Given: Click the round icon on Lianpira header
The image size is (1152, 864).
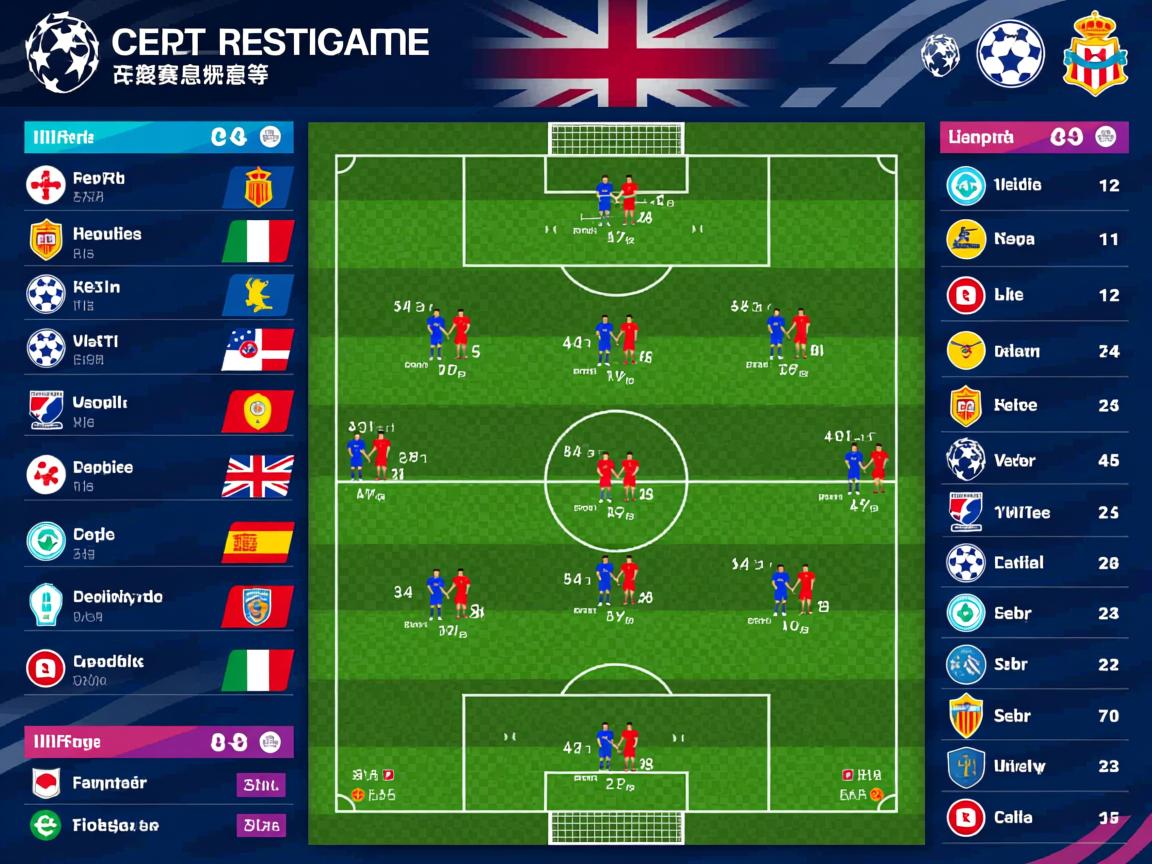Looking at the screenshot, I should (x=1105, y=137).
